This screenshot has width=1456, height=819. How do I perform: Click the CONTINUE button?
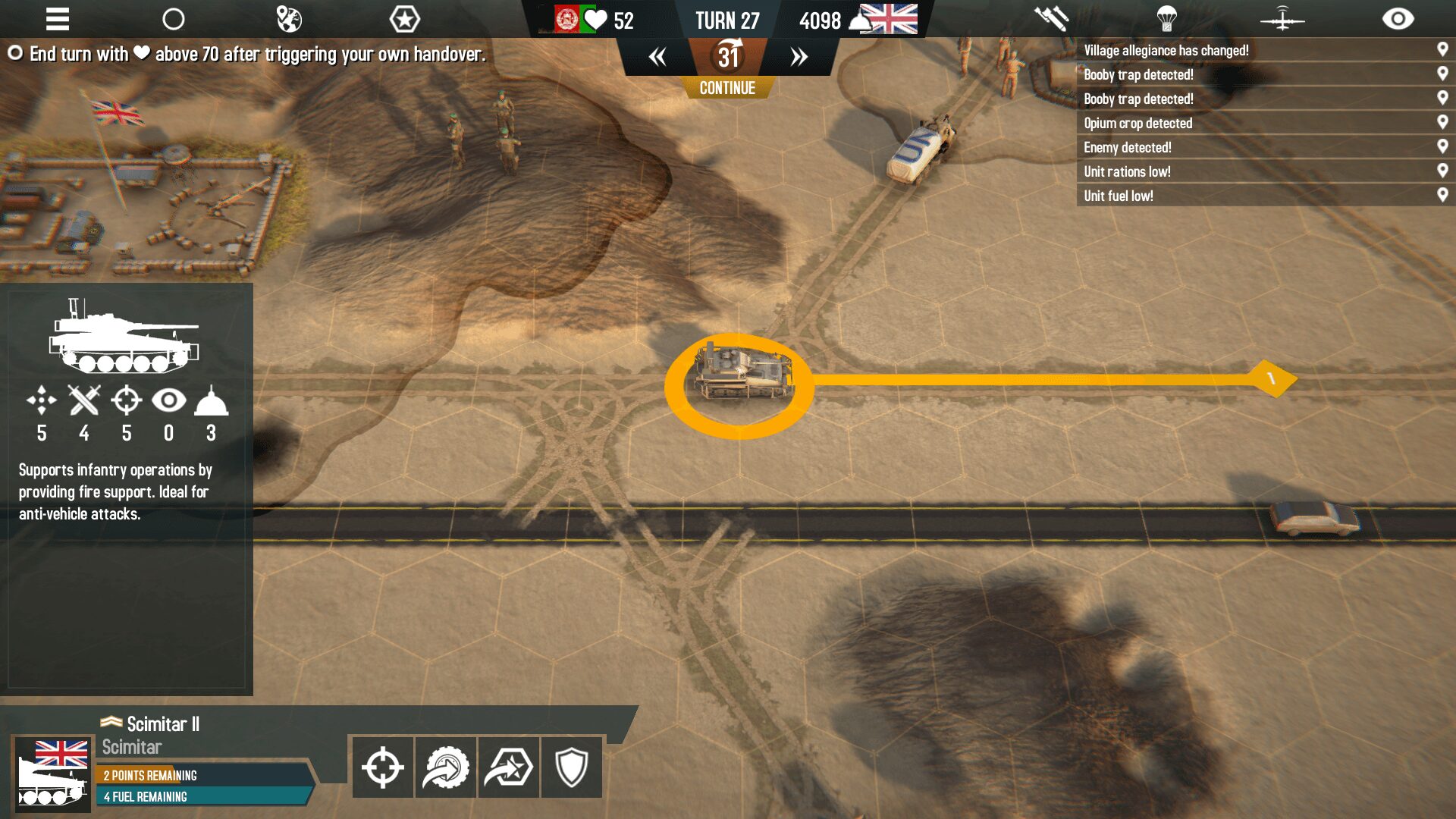coord(727,88)
